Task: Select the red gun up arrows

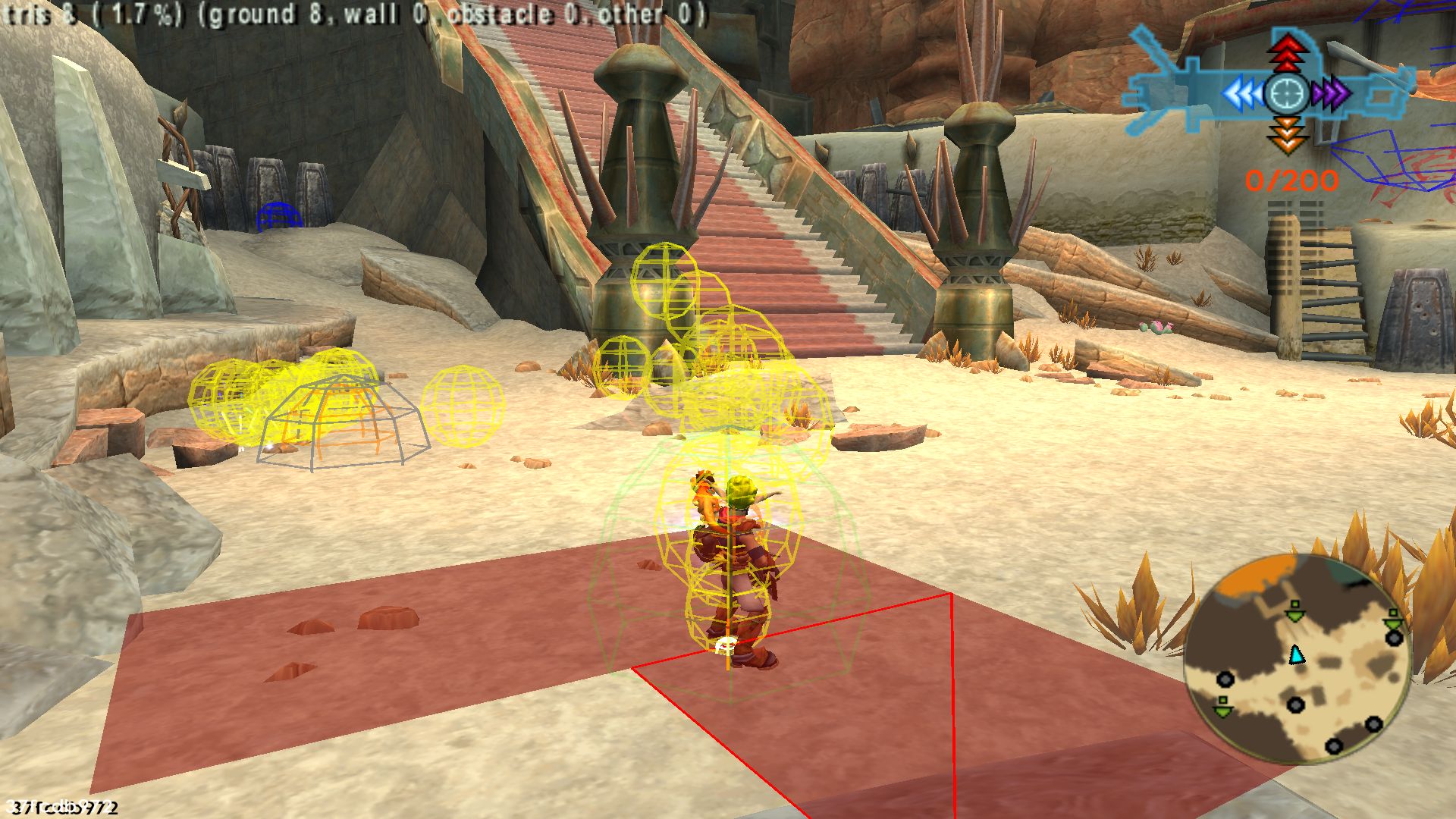Action: click(x=1287, y=52)
